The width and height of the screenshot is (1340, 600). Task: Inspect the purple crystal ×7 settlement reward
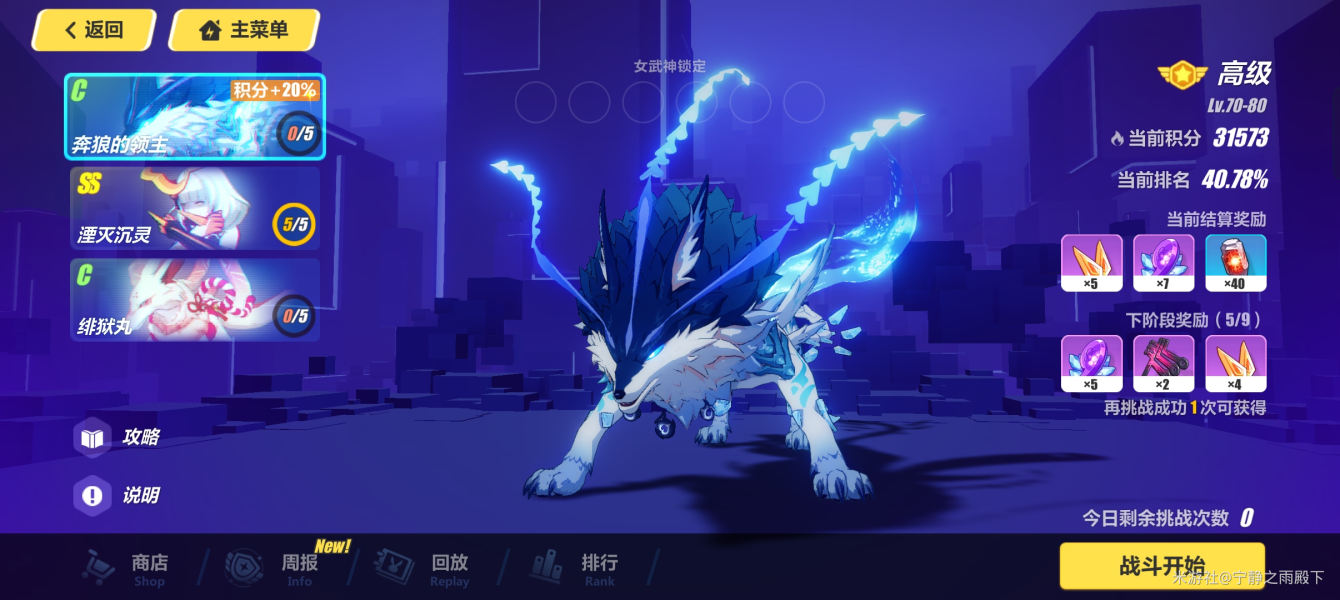click(1164, 263)
